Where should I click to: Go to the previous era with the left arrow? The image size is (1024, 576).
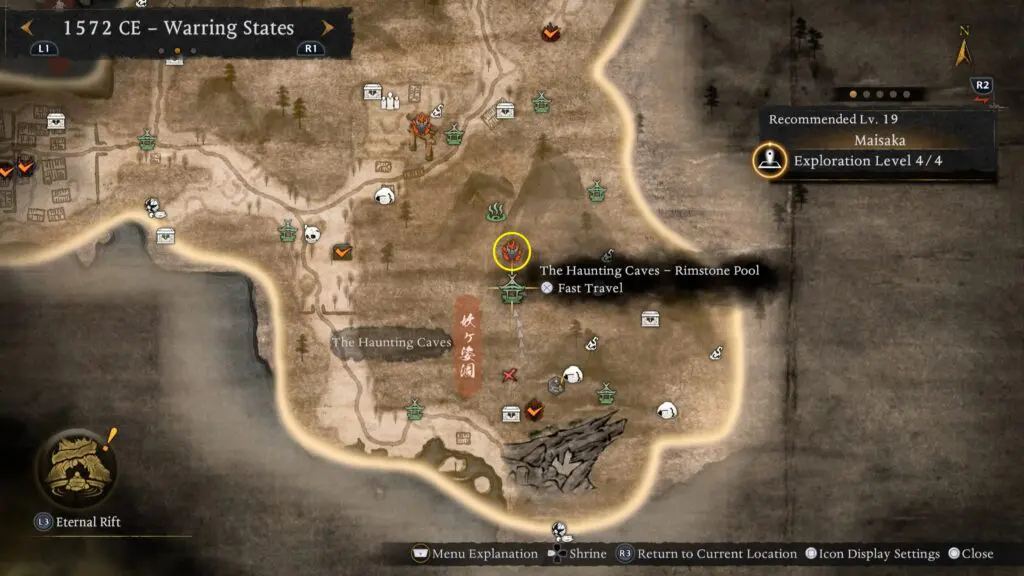[x=28, y=28]
